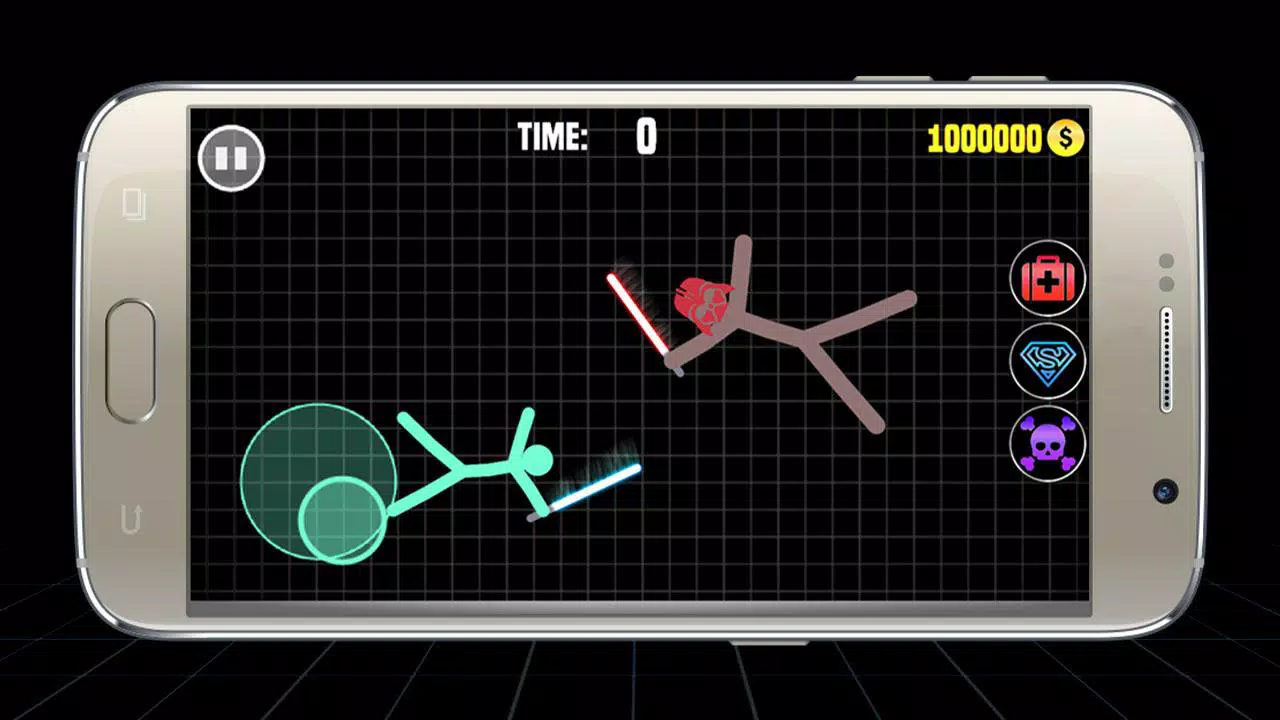
Task: Activate the purple skull poison power-up
Action: (x=1047, y=444)
